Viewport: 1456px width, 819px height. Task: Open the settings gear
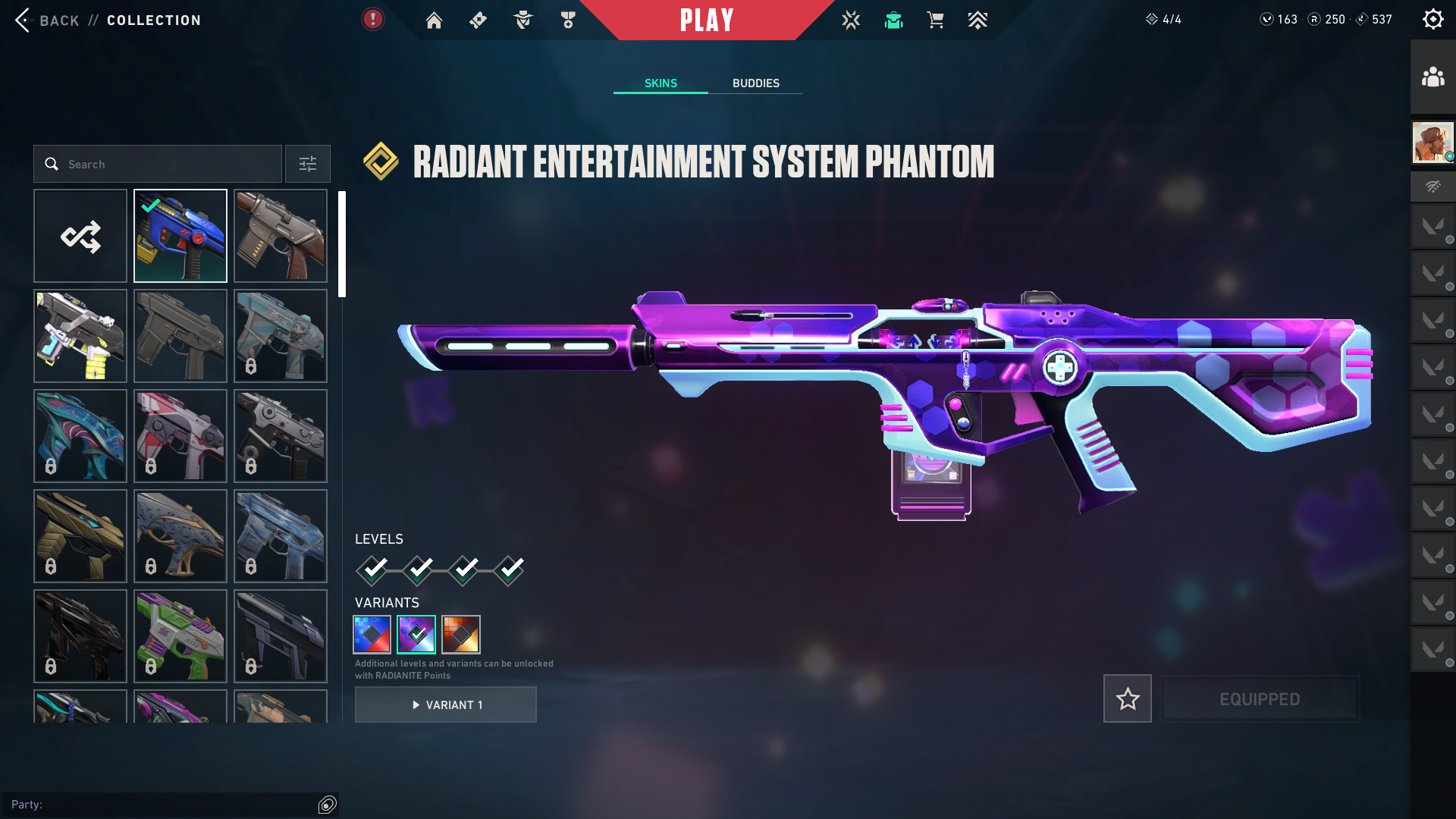click(1432, 19)
